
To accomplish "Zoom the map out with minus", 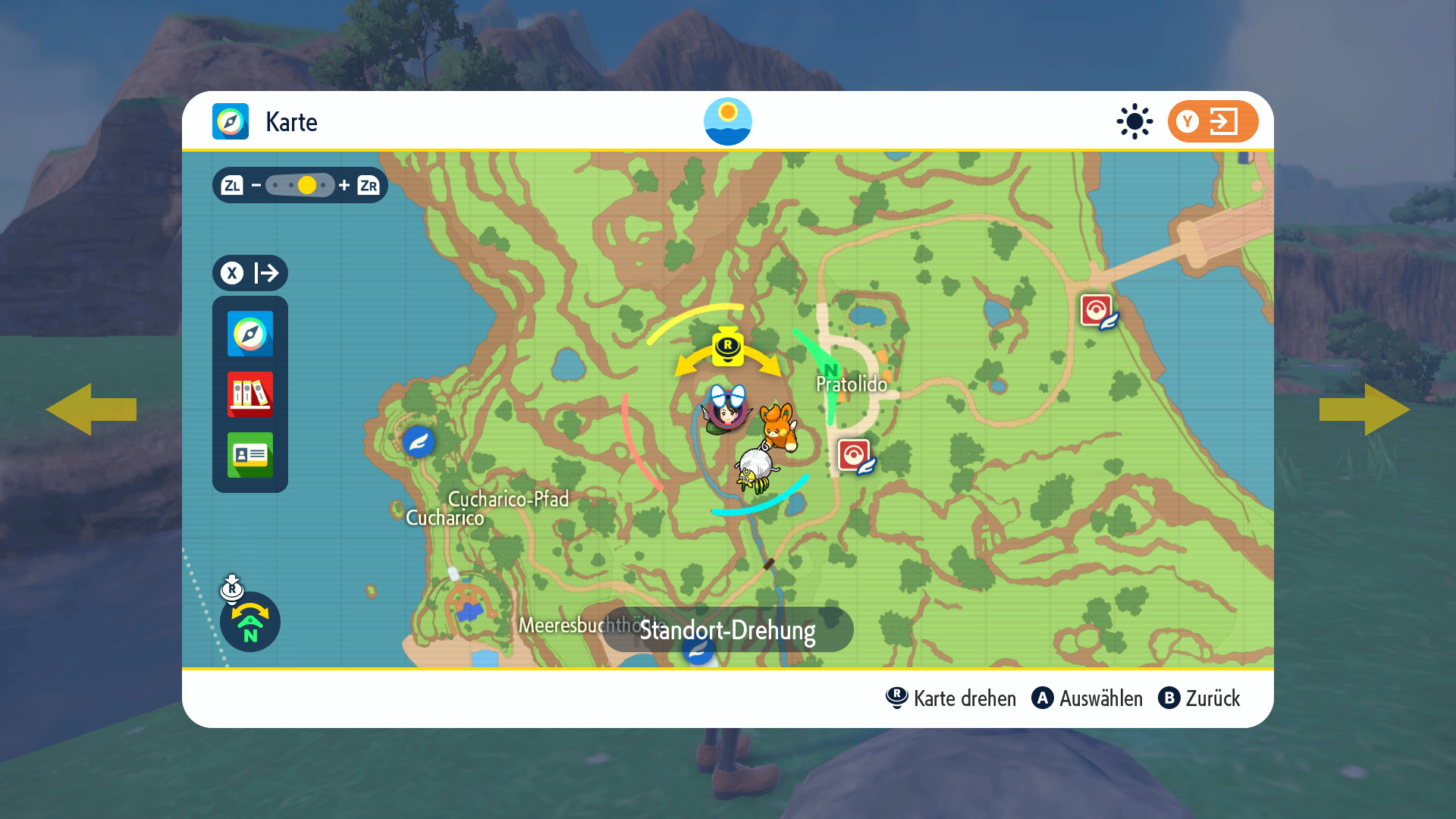I will coord(256,185).
